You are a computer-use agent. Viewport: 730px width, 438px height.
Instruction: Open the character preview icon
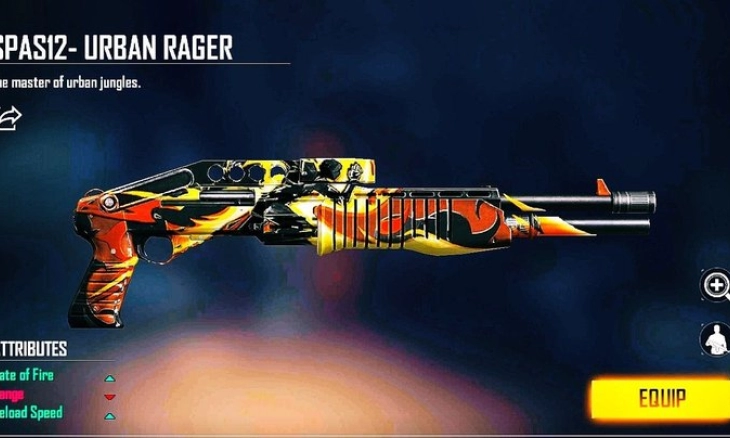click(716, 339)
